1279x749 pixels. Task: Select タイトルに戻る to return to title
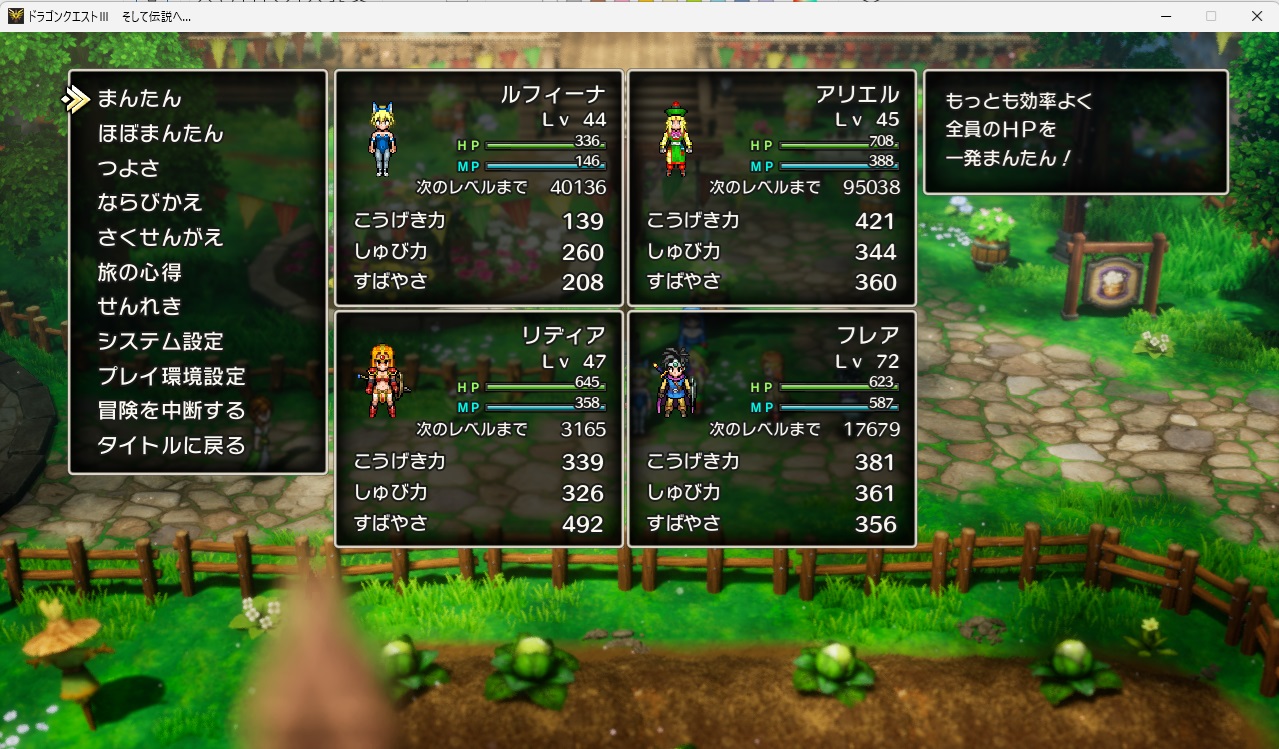point(171,446)
